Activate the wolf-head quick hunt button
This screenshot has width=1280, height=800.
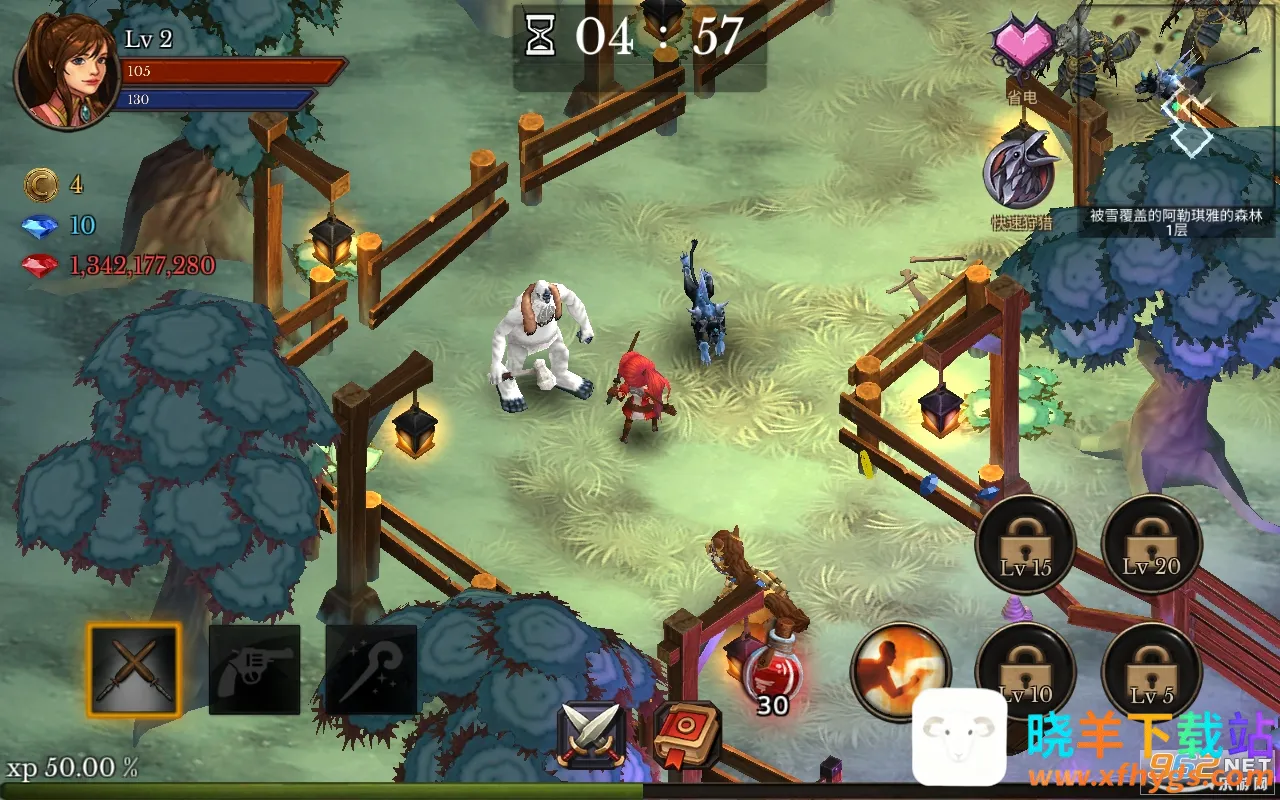tap(1021, 171)
